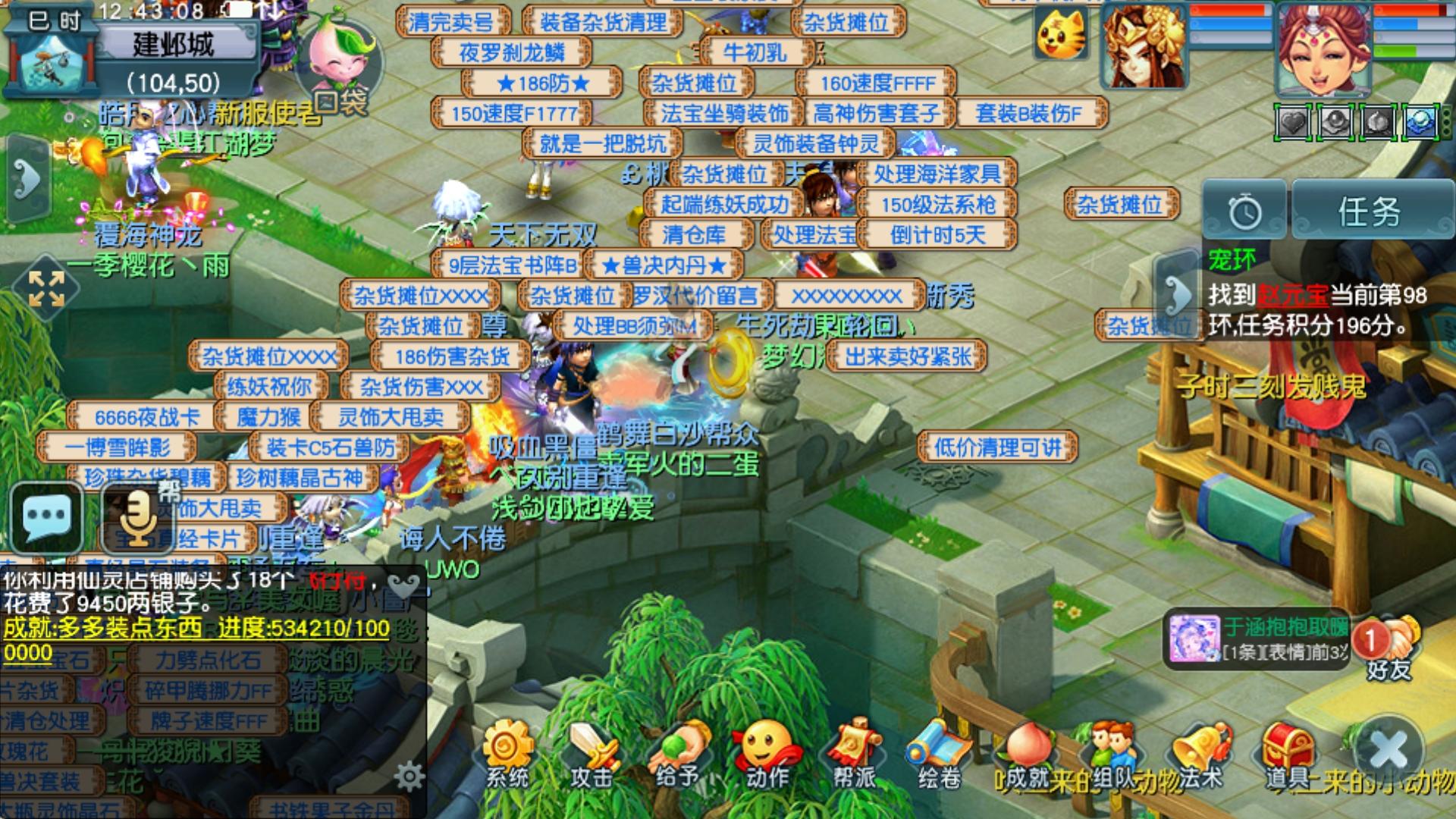Close the bottom toolbar with X button
1456x819 pixels.
click(1389, 751)
